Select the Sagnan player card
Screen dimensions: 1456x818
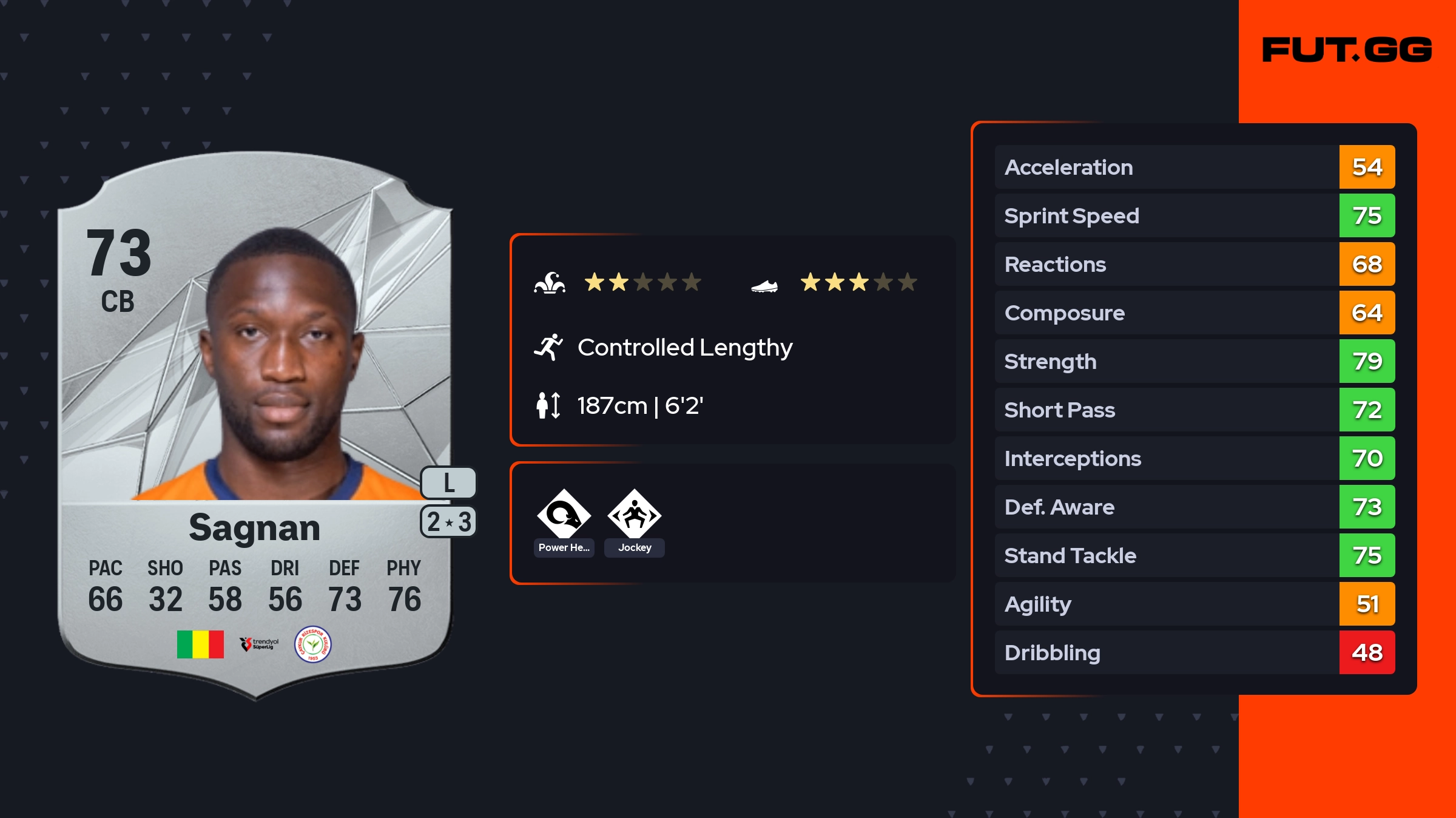(255, 425)
